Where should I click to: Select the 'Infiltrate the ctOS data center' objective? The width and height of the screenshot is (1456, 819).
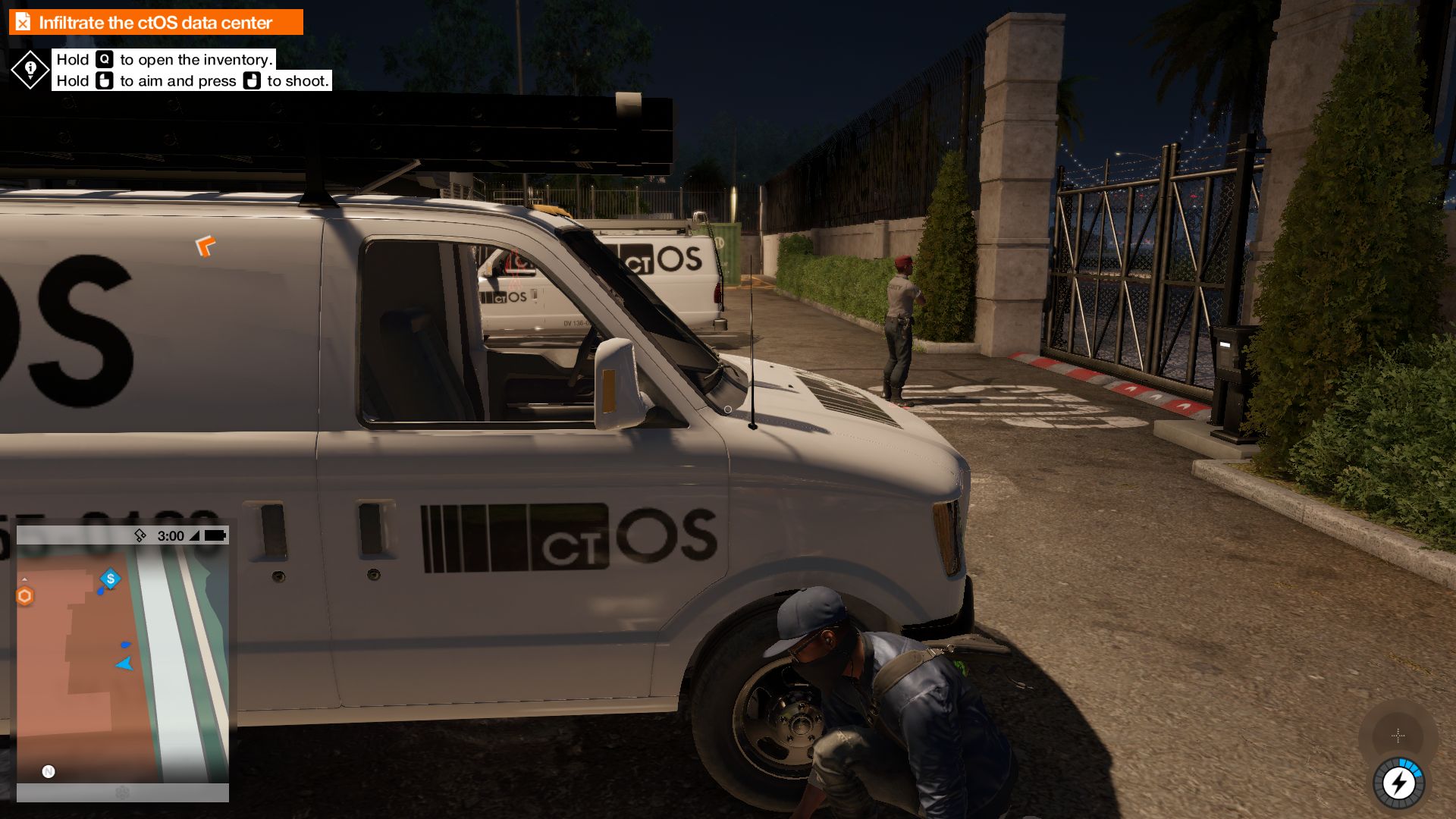(155, 23)
